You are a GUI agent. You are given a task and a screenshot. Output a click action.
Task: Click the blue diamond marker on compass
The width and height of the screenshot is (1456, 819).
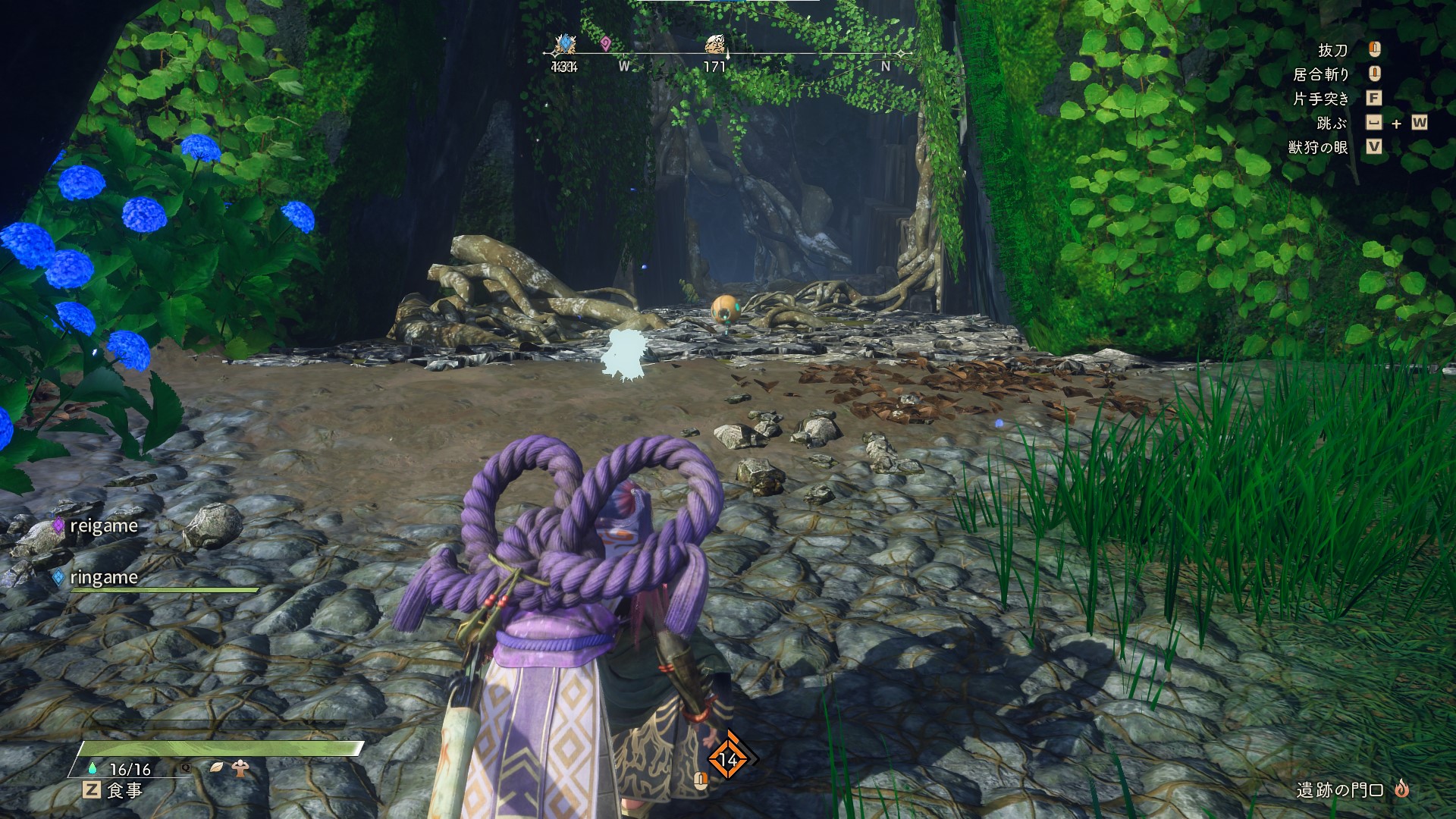pyautogui.click(x=565, y=44)
